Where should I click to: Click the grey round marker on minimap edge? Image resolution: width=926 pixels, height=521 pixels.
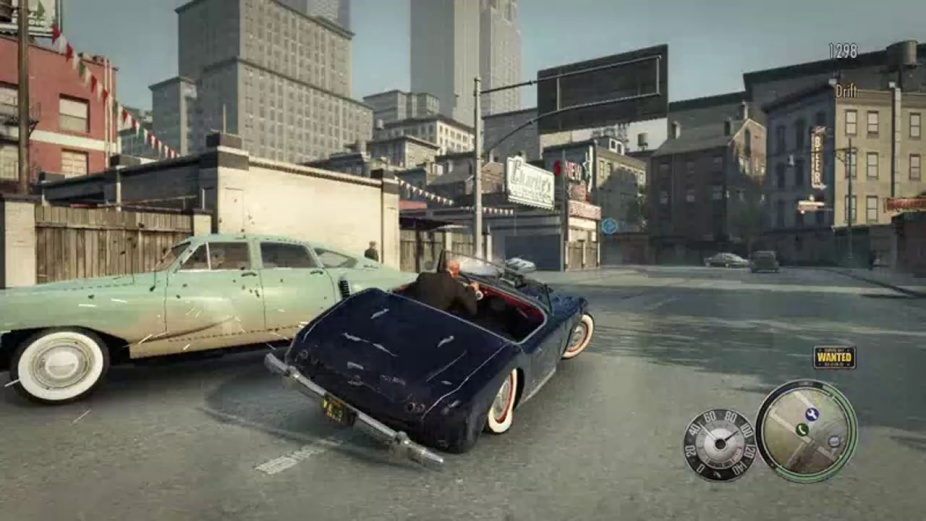835,440
